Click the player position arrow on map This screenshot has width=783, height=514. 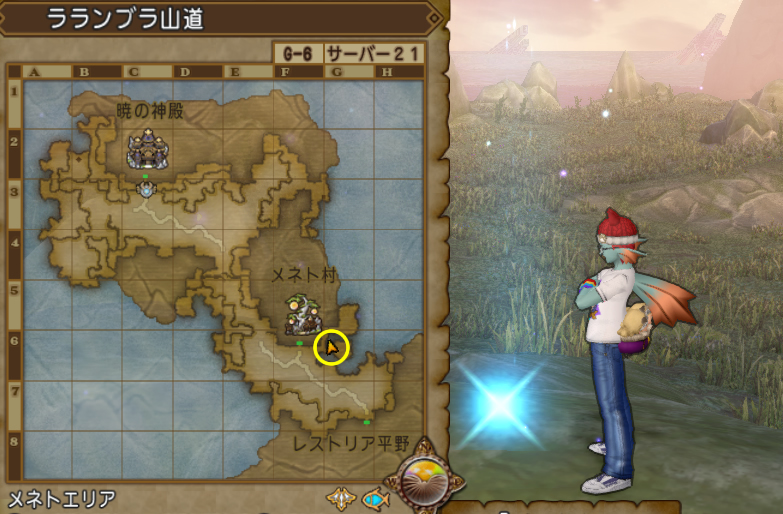pos(331,346)
